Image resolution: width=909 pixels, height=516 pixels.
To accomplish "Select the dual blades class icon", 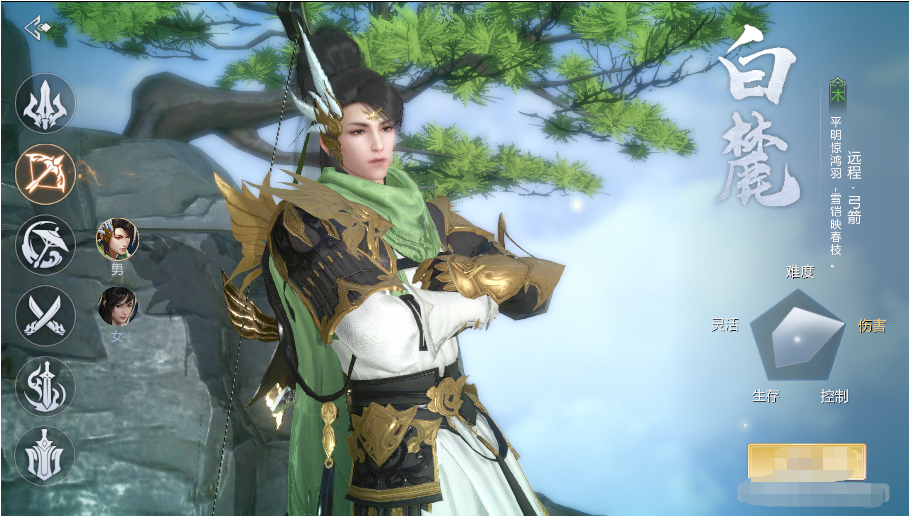I will coord(45,315).
